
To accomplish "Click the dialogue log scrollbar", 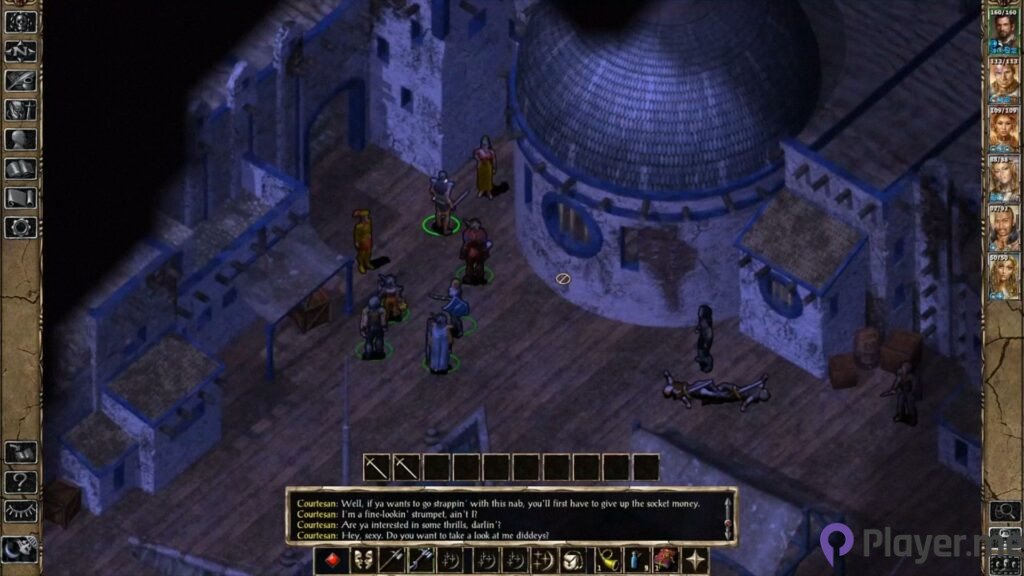I will point(728,517).
